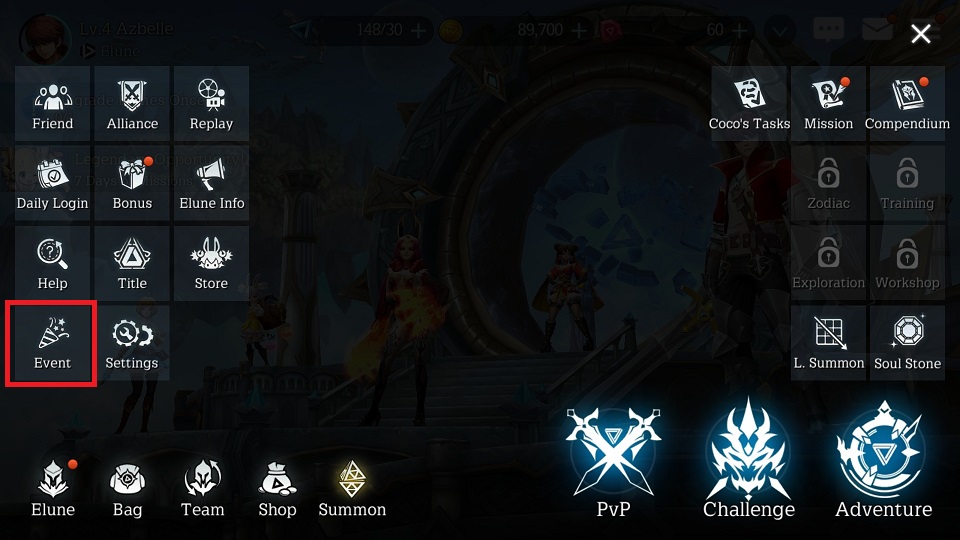Open the Bonus gift menu
This screenshot has width=960, height=540.
132,183
